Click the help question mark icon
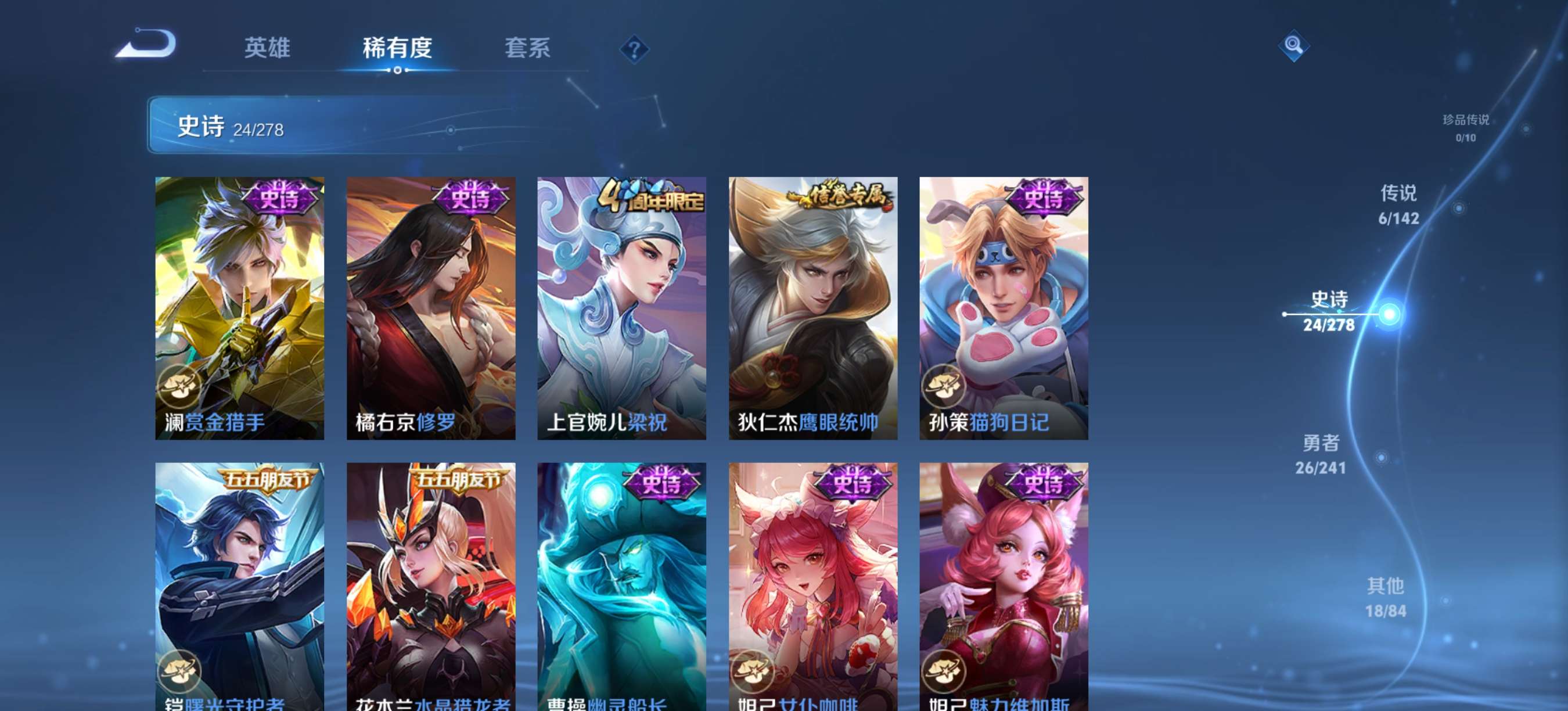This screenshot has width=1568, height=711. coord(635,49)
